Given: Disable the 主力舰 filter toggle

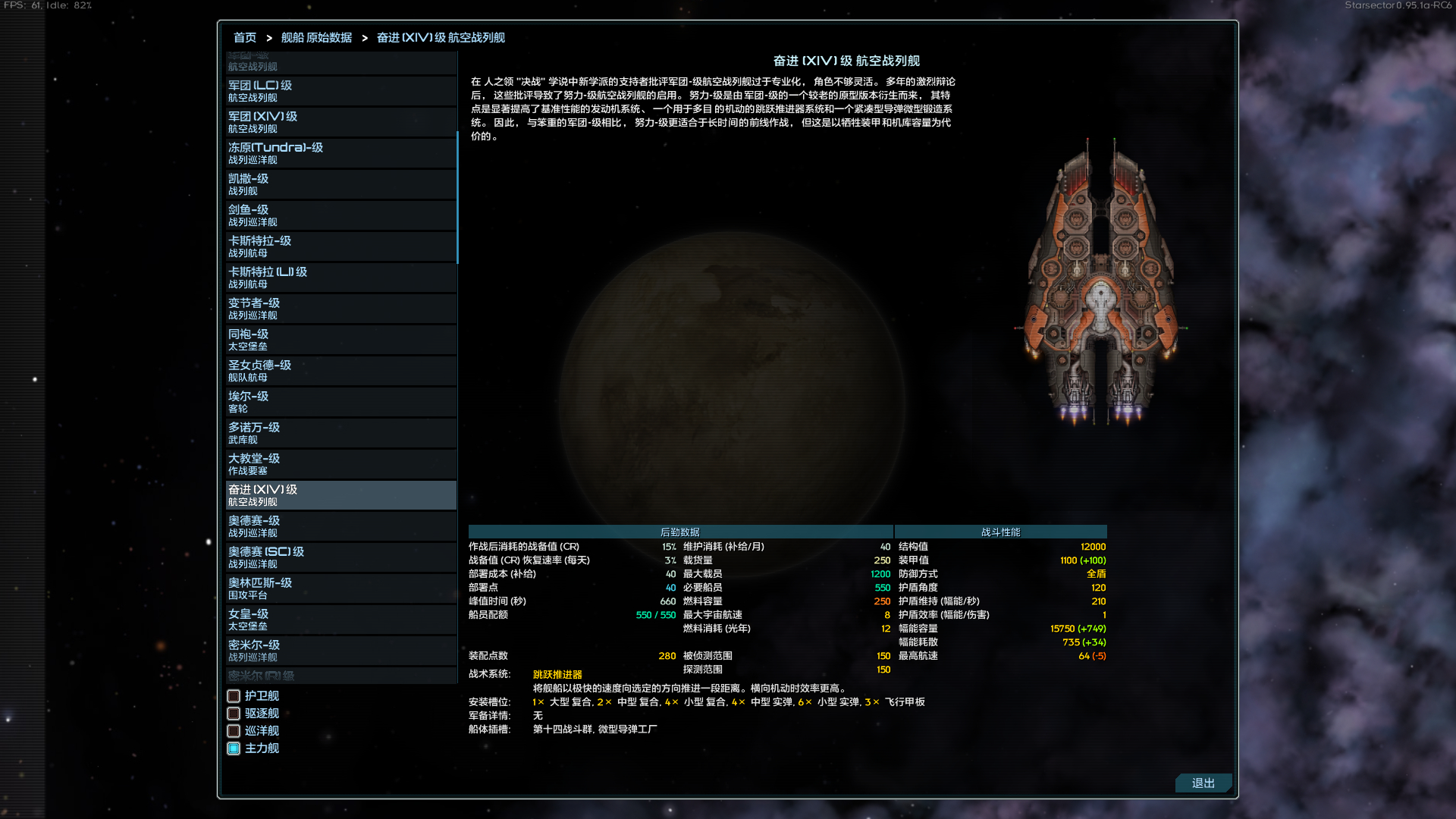Looking at the screenshot, I should click(233, 748).
